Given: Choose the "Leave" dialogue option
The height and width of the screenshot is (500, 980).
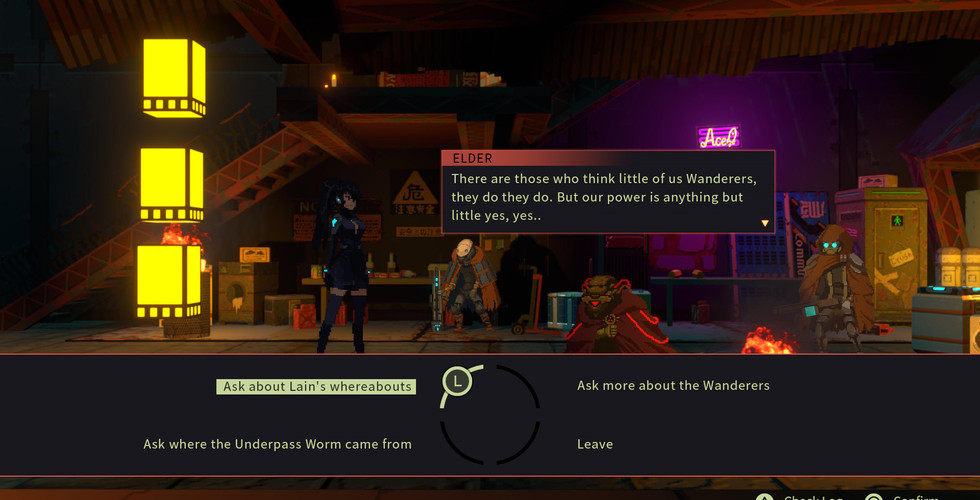Looking at the screenshot, I should [595, 444].
